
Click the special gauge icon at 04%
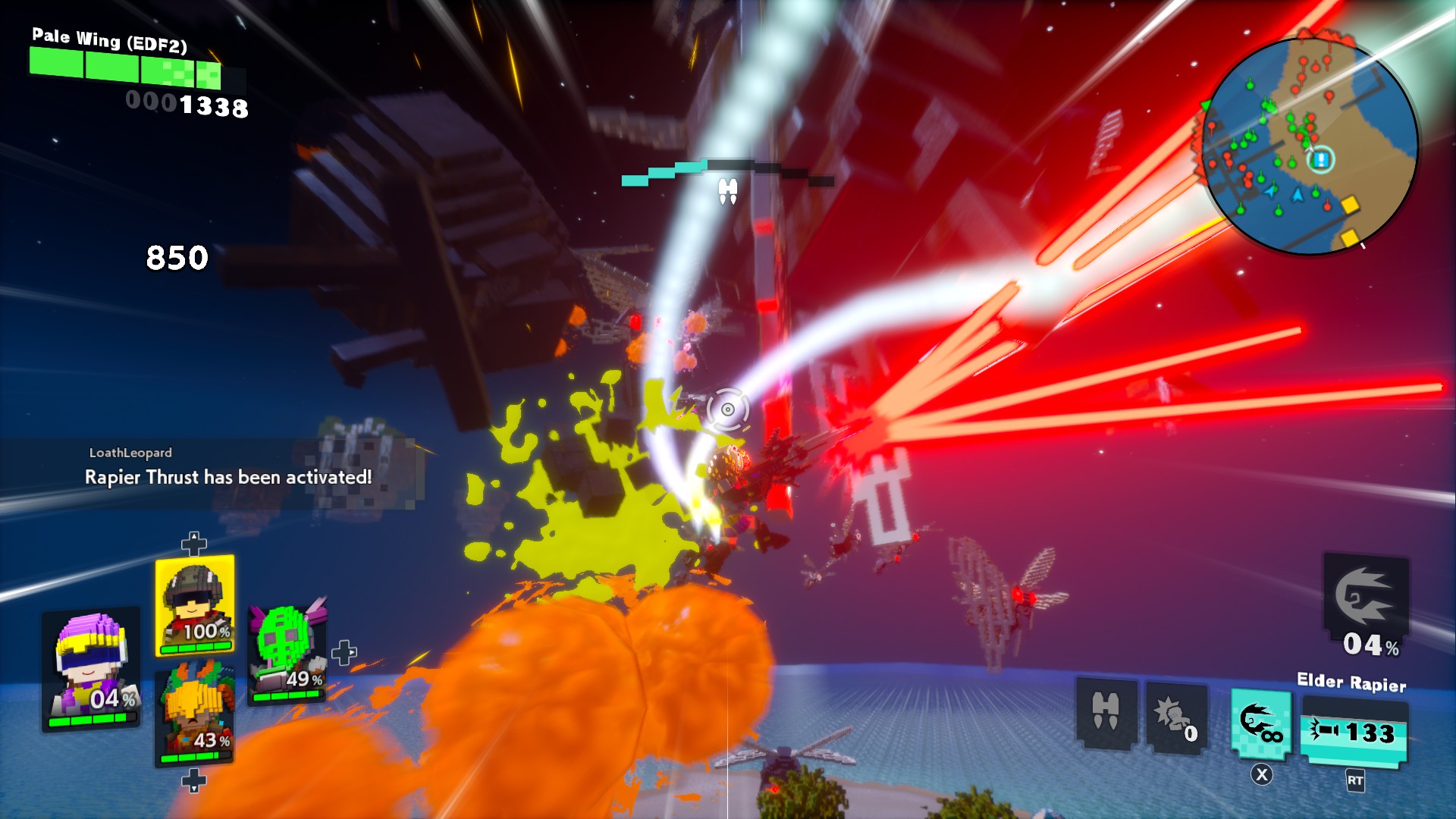(x=1366, y=599)
